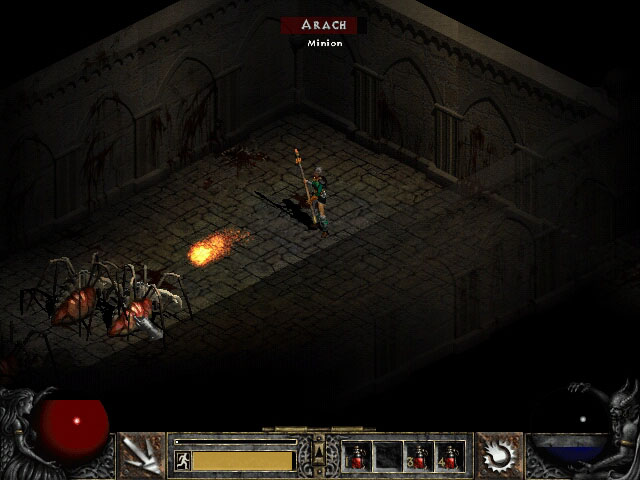Use the red potion in belt slot 3
The width and height of the screenshot is (640, 480).
click(x=419, y=456)
